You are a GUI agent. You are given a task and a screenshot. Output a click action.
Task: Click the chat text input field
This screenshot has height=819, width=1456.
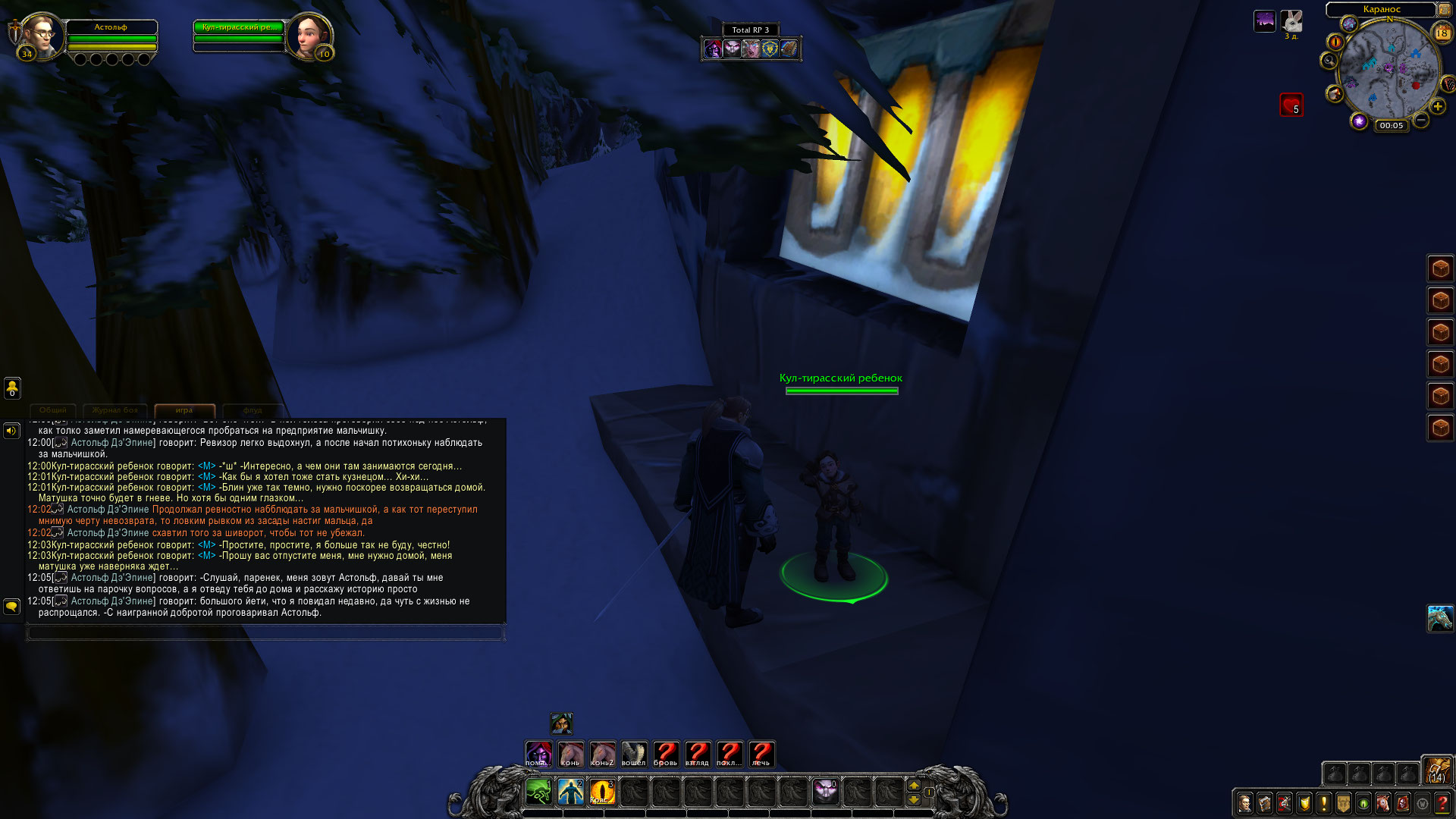pyautogui.click(x=265, y=632)
